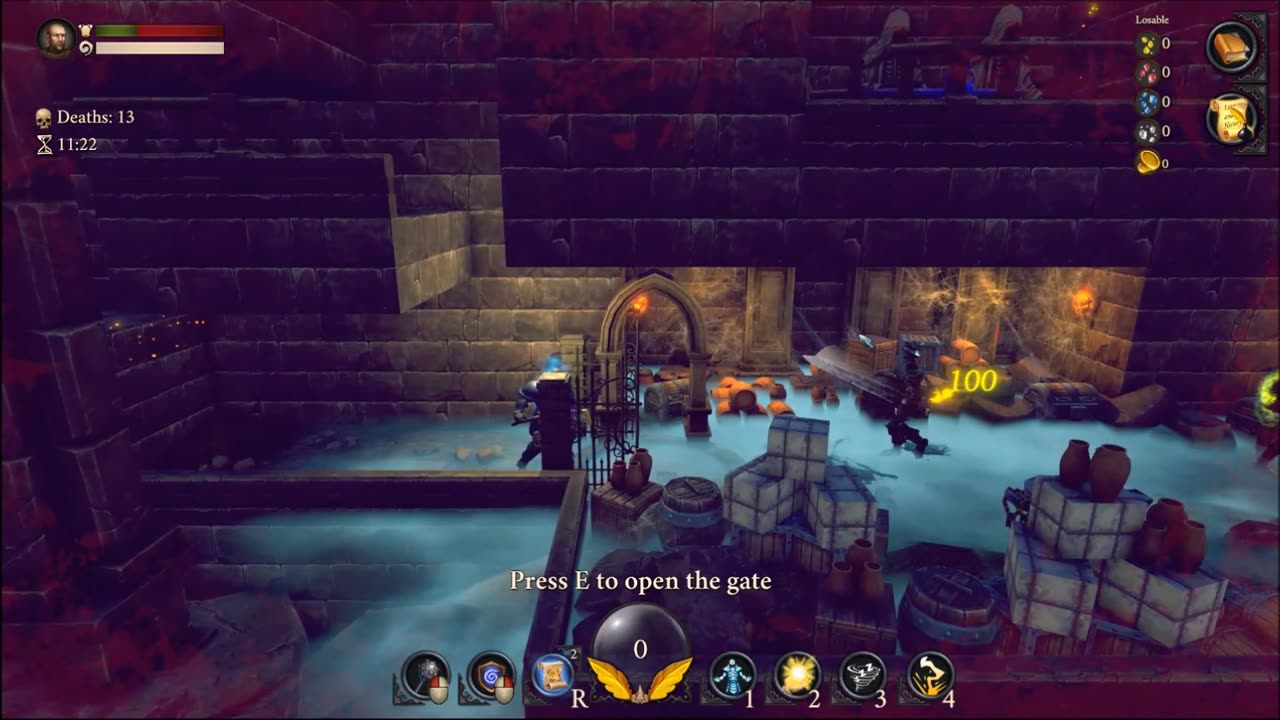Trigger the whirlwind tornado ability

point(863,675)
